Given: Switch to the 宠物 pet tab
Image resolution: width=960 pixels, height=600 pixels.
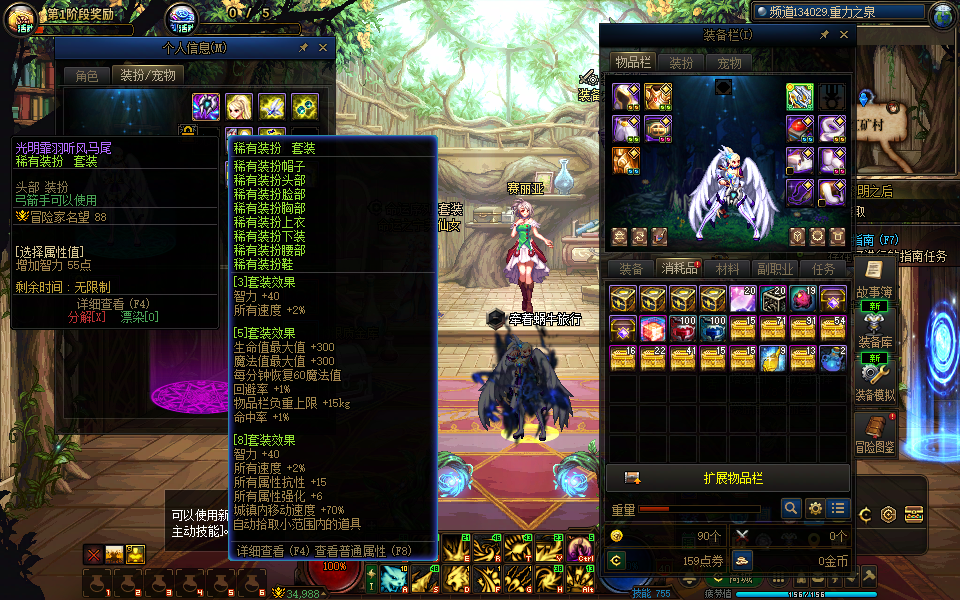Looking at the screenshot, I should pyautogui.click(x=729, y=62).
